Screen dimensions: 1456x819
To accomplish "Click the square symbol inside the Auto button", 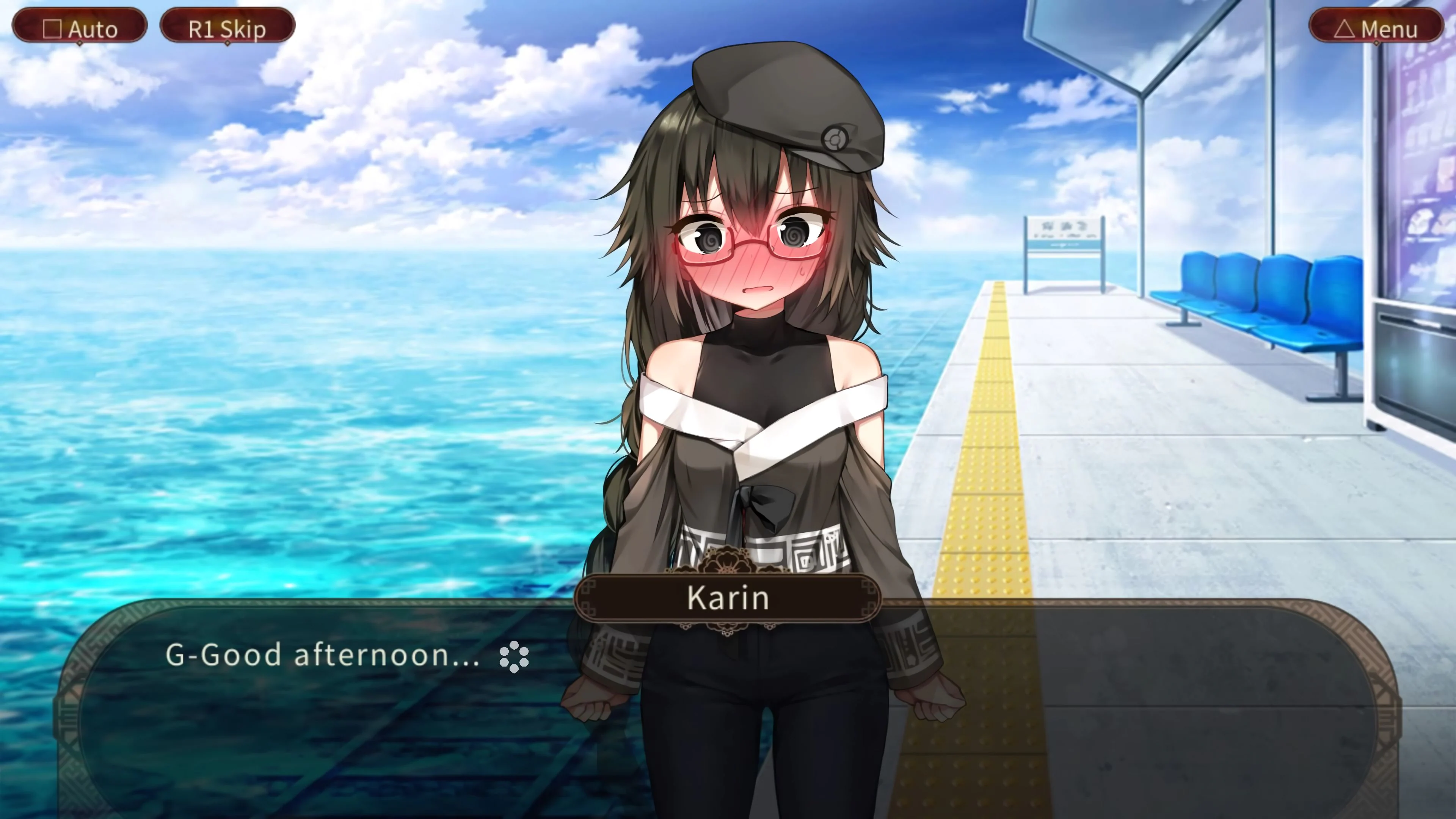I will pos(53,28).
